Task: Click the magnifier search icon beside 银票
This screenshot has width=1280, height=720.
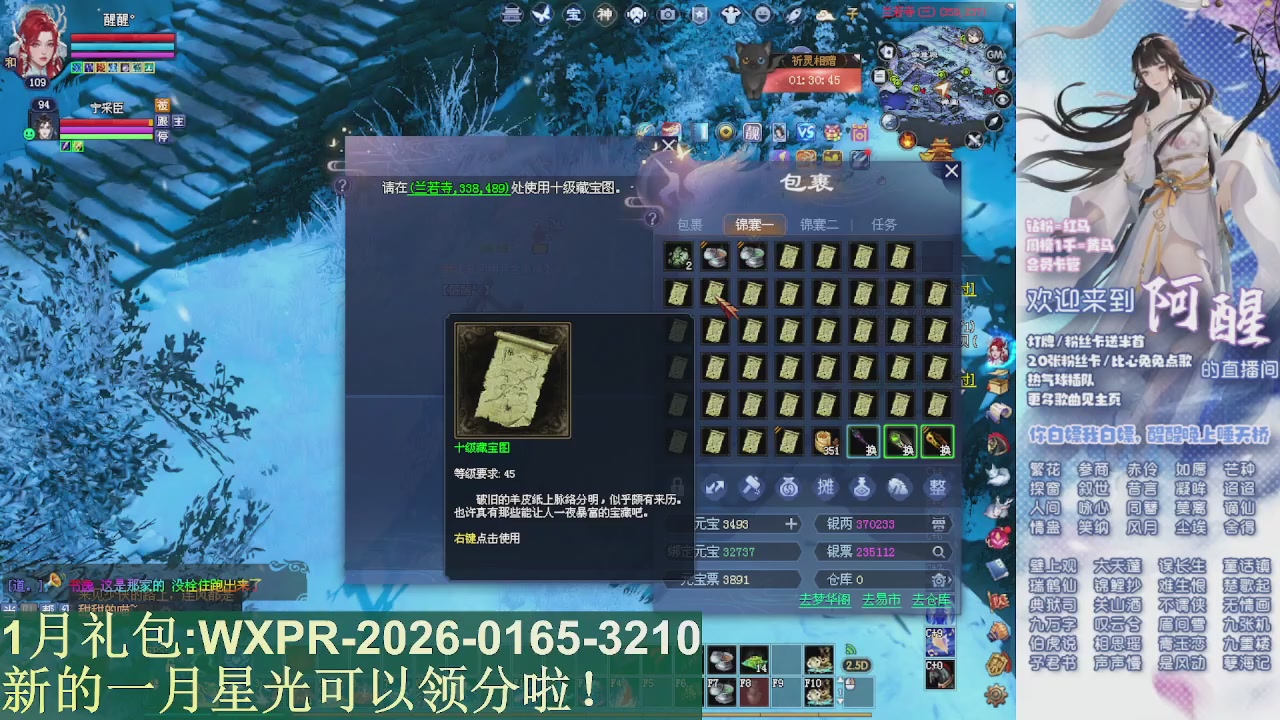Action: [x=940, y=552]
